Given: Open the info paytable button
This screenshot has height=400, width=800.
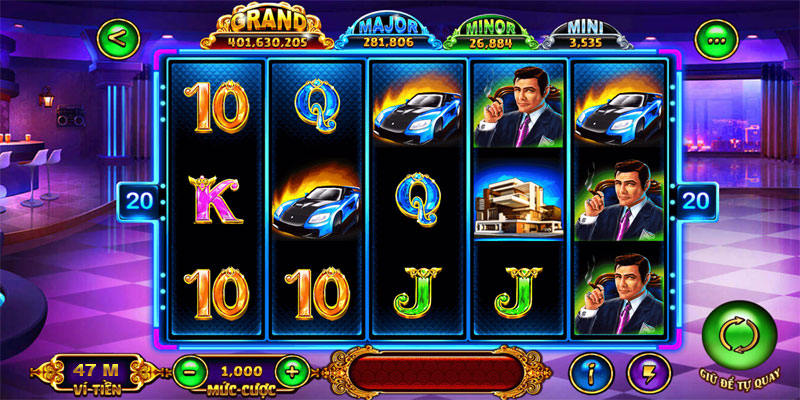Looking at the screenshot, I should pyautogui.click(x=591, y=372).
